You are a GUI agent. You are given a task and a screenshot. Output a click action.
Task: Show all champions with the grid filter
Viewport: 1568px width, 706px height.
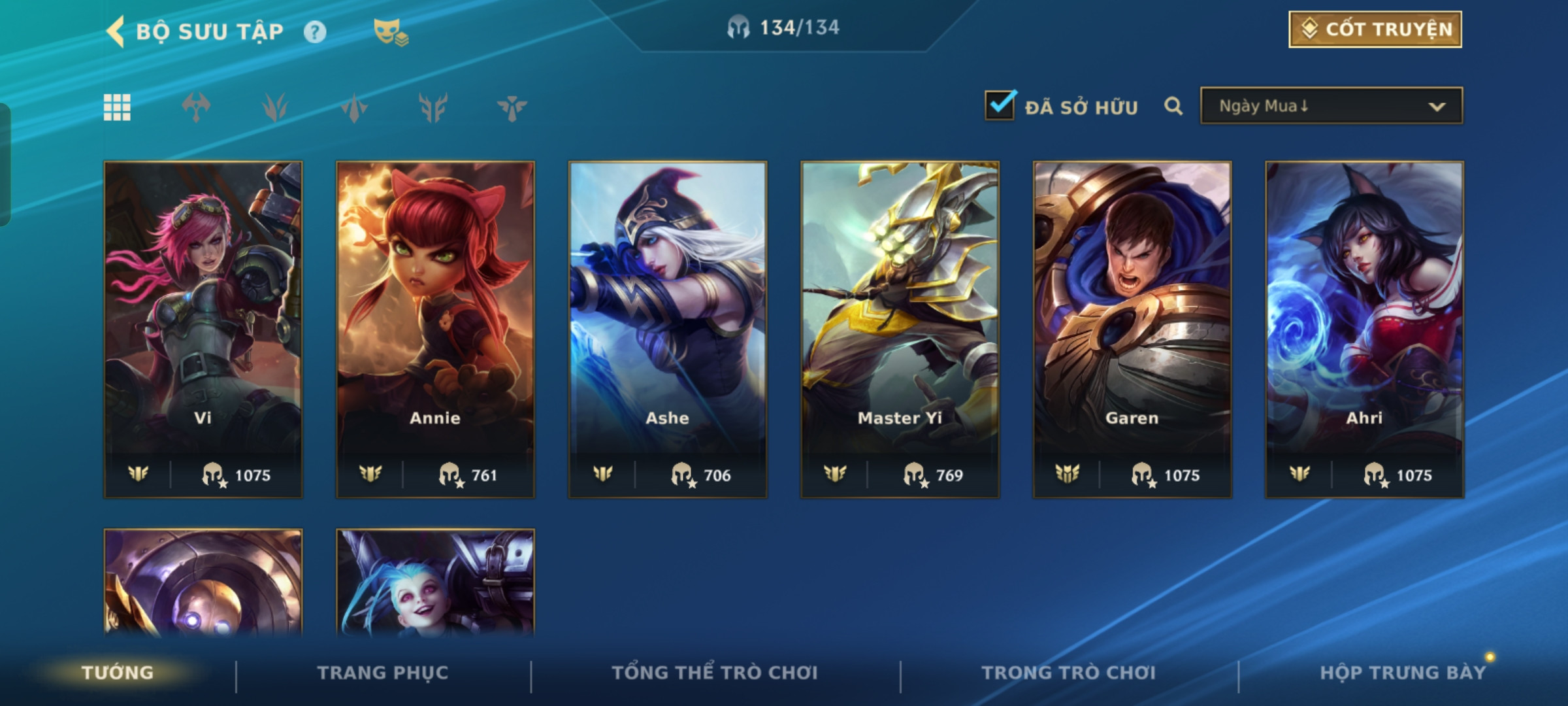point(117,107)
